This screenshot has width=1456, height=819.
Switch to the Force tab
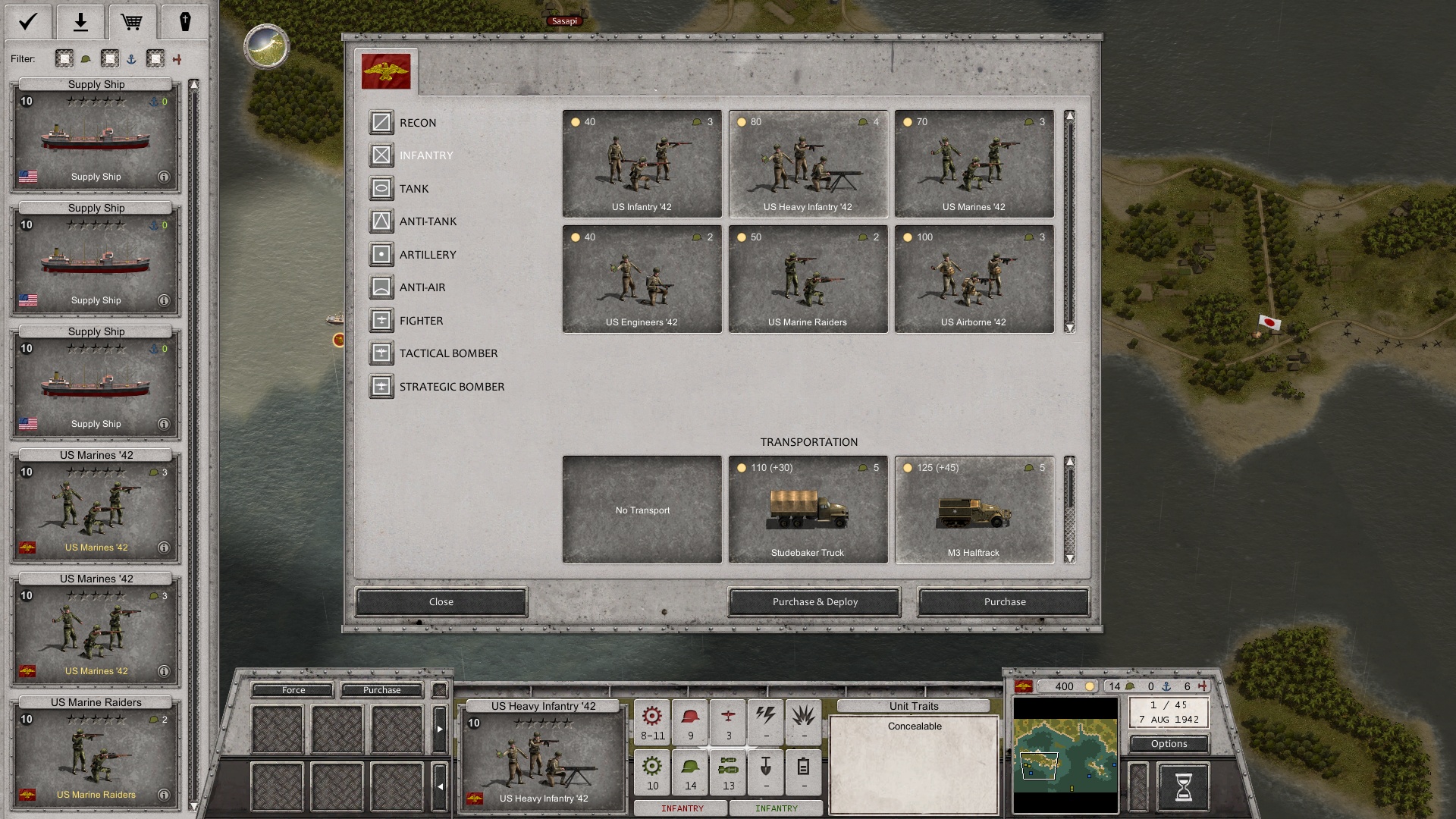pos(293,690)
